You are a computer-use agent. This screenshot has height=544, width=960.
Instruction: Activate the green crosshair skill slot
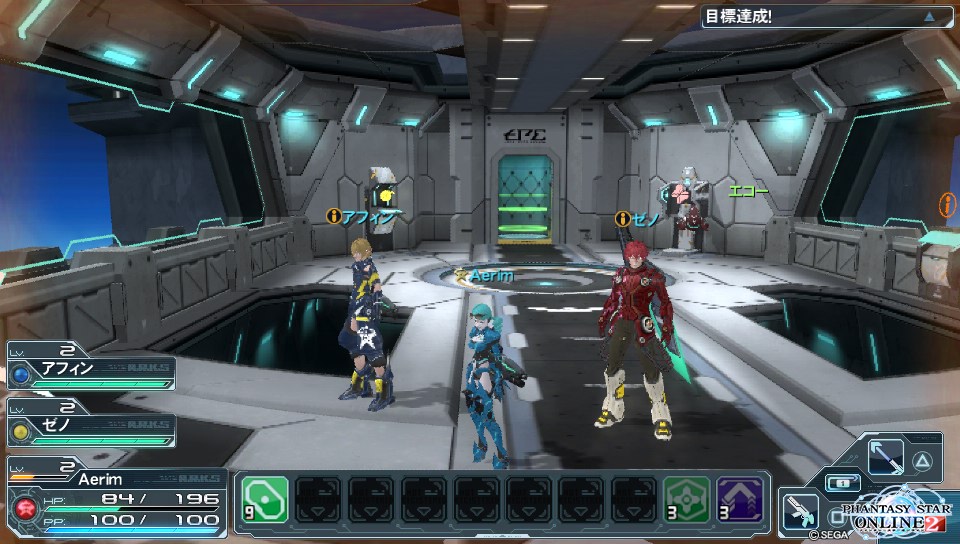(x=689, y=498)
